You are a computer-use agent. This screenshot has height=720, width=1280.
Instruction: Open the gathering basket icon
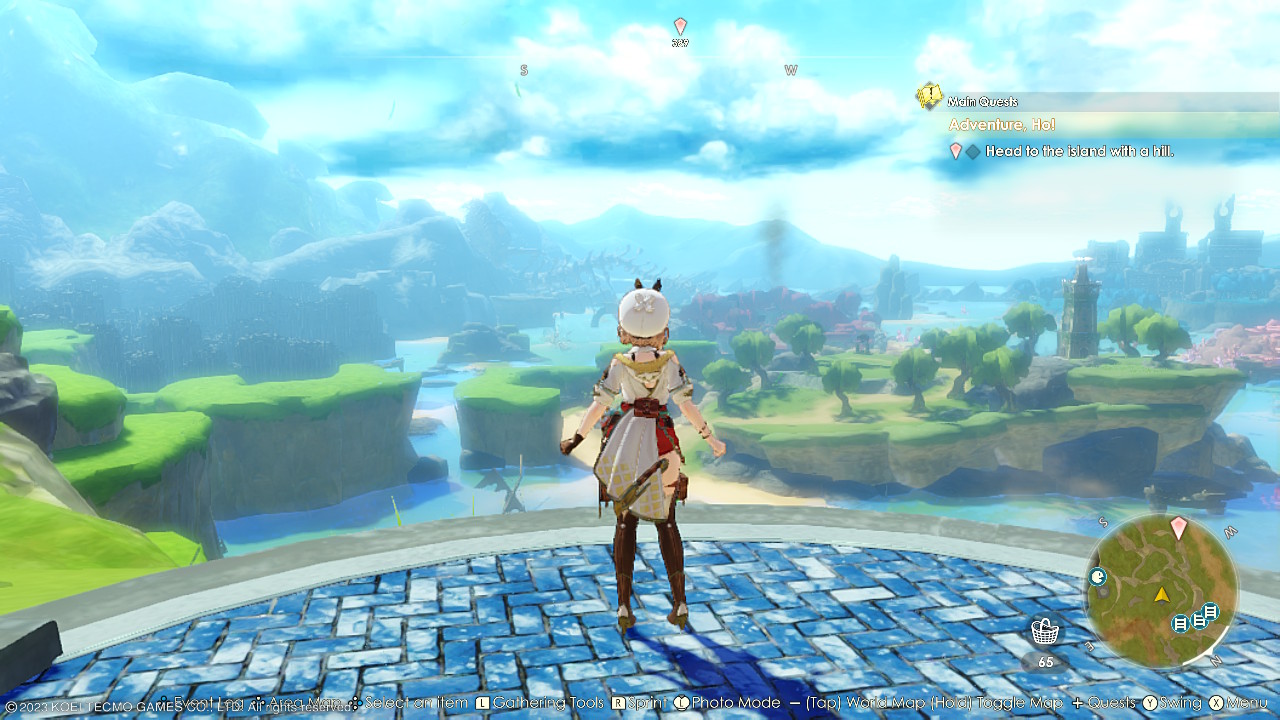coord(1045,632)
